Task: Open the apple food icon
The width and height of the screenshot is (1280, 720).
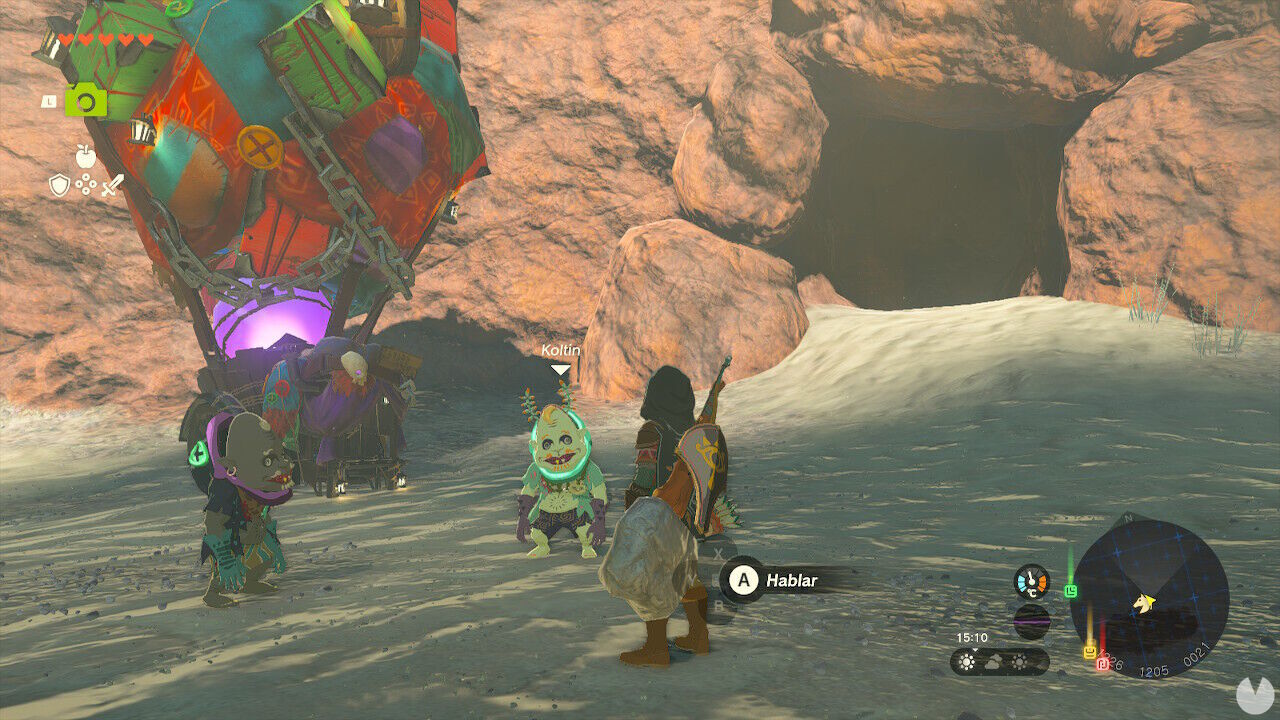Action: [x=86, y=156]
